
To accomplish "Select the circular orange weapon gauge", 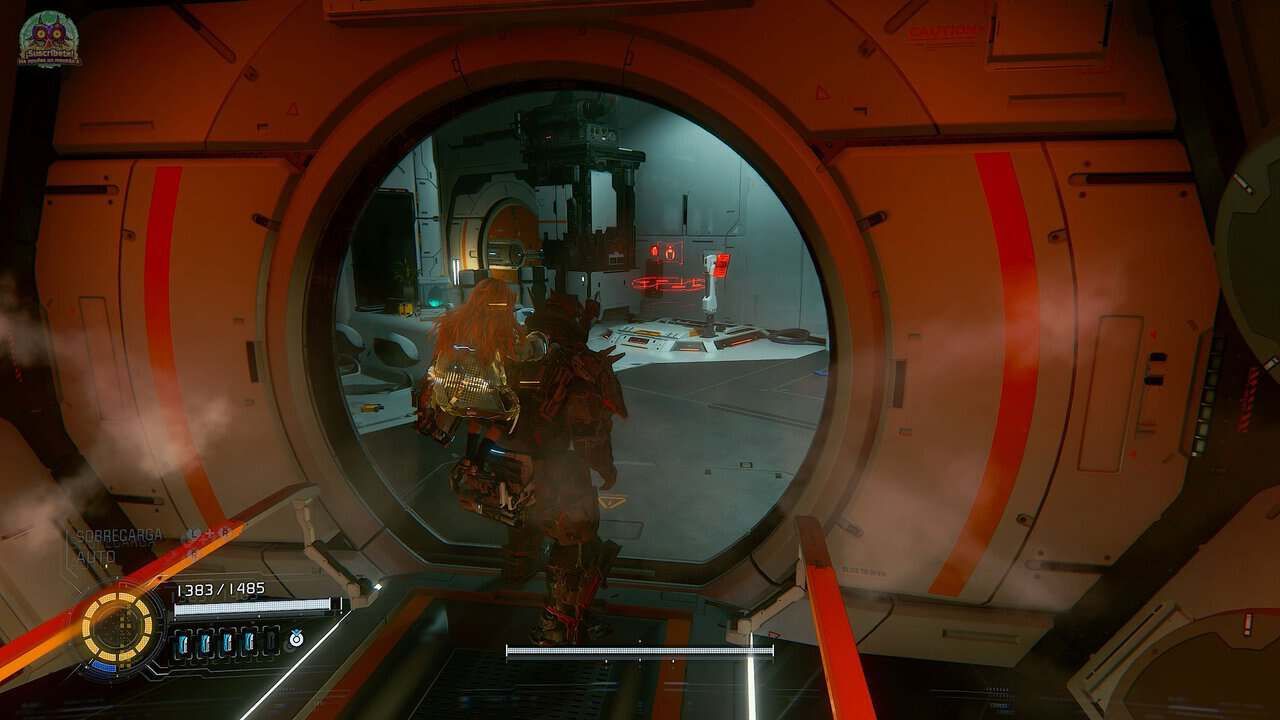I will (x=118, y=626).
